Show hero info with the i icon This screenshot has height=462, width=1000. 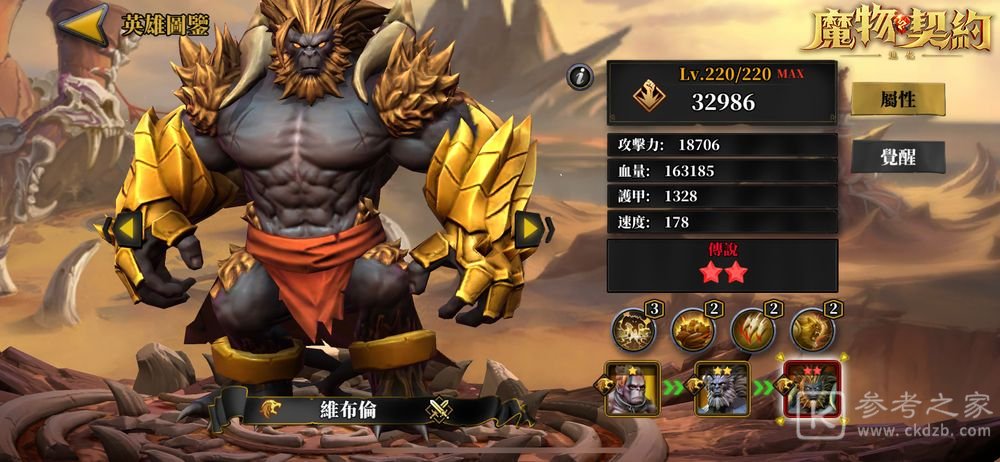[x=578, y=76]
